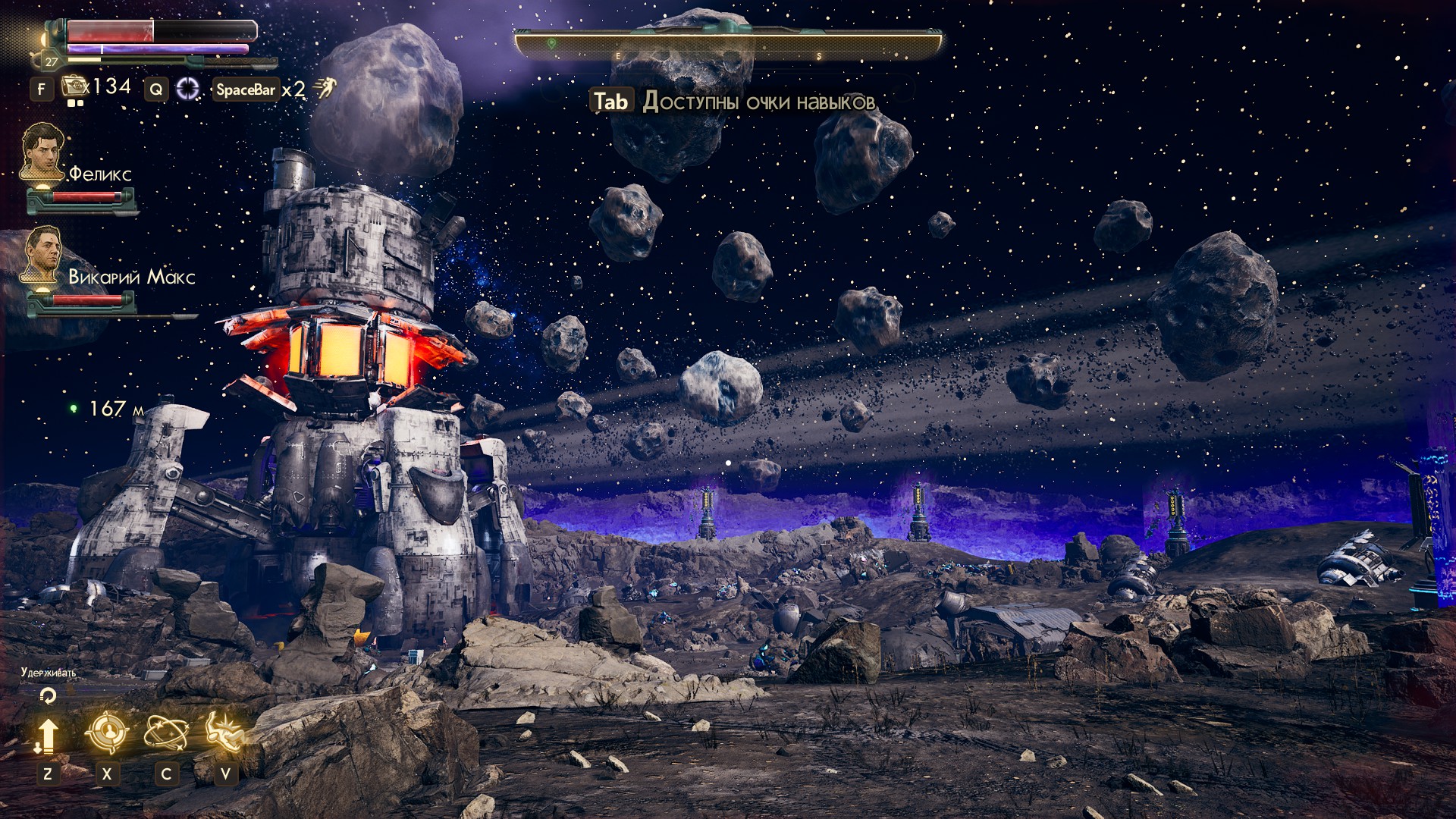Trigger the orbiting stars companion ability
1456x819 pixels.
pyautogui.click(x=166, y=733)
